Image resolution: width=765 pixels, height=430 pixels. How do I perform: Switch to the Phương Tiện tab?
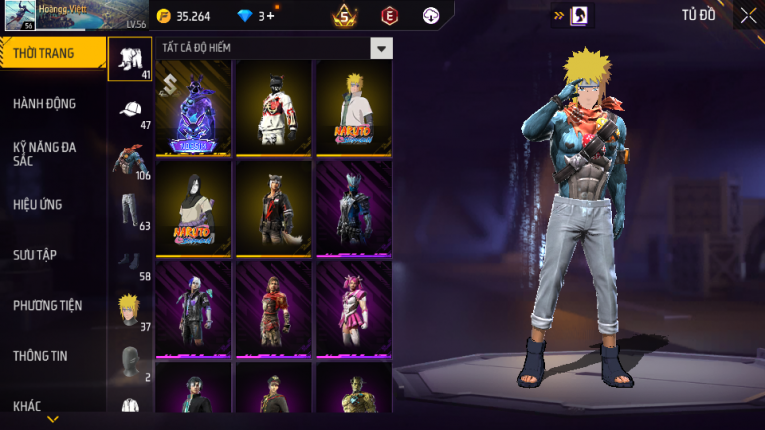click(48, 305)
